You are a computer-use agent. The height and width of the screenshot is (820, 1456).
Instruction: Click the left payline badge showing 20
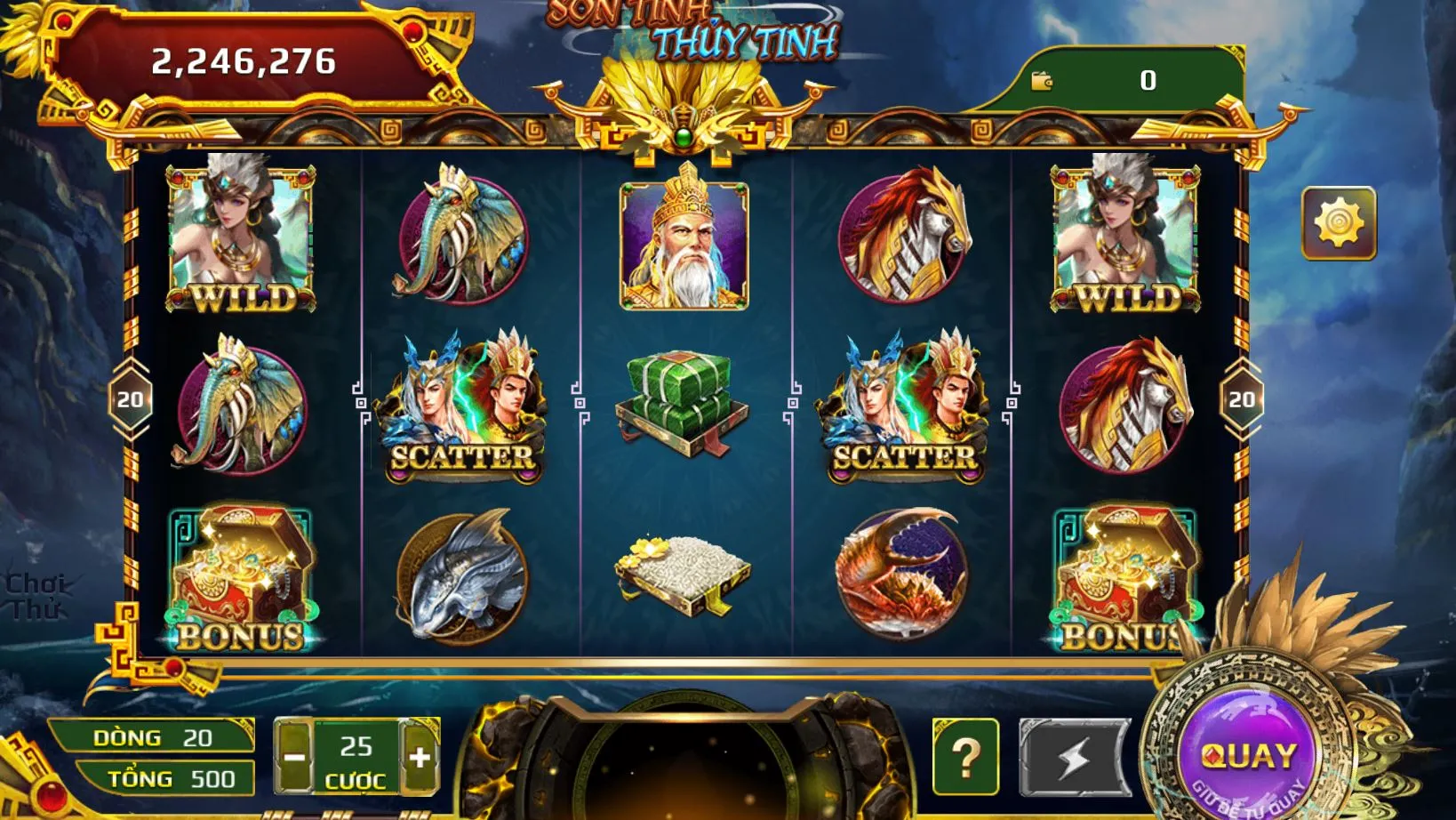click(x=129, y=400)
